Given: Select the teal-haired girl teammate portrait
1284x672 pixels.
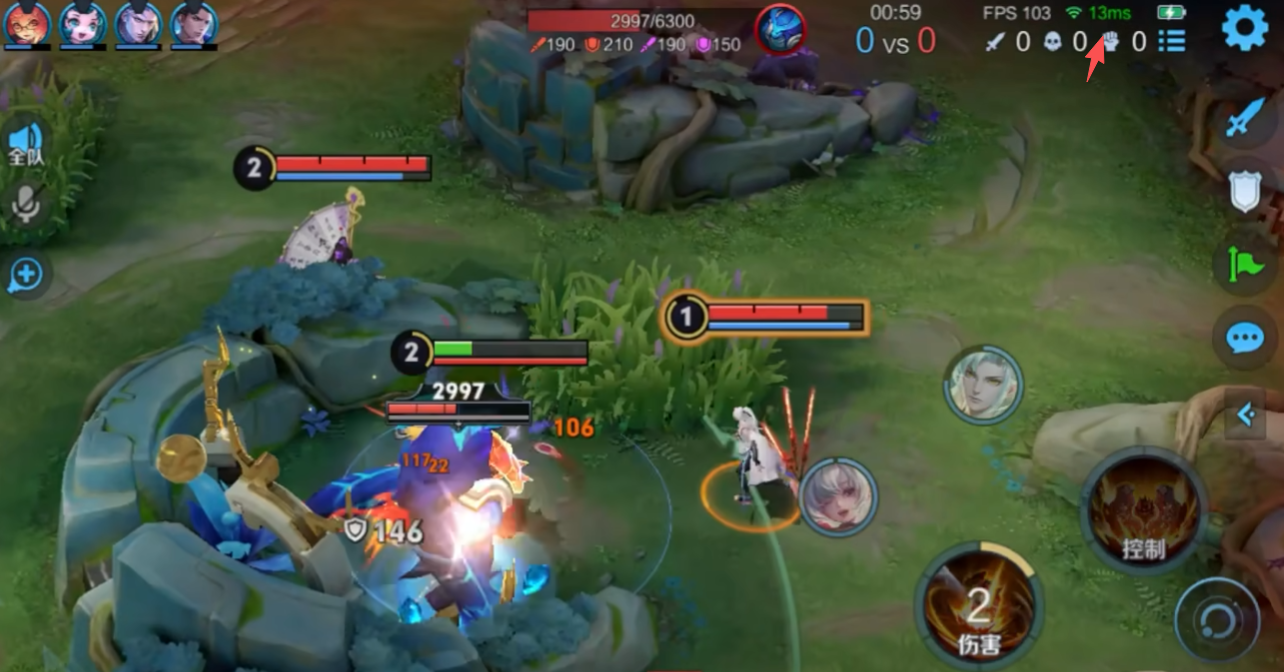Looking at the screenshot, I should pos(83,24).
